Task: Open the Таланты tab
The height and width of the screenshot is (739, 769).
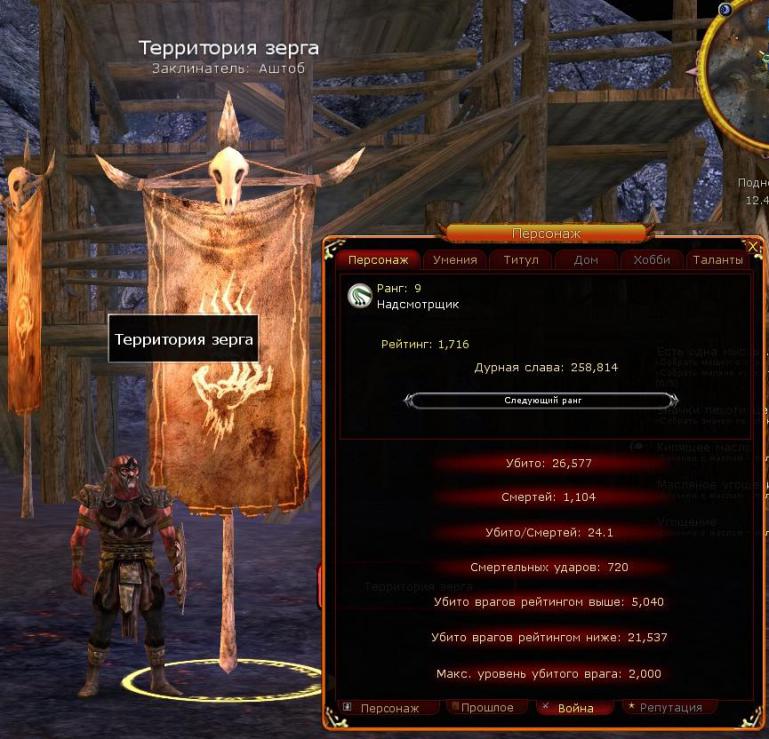Action: pos(718,260)
